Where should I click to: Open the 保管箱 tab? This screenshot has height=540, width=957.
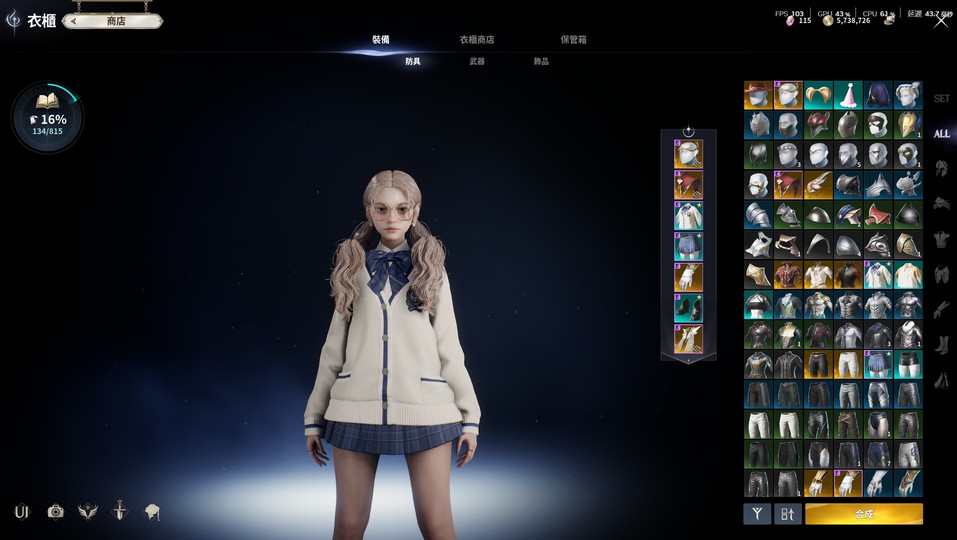(573, 40)
